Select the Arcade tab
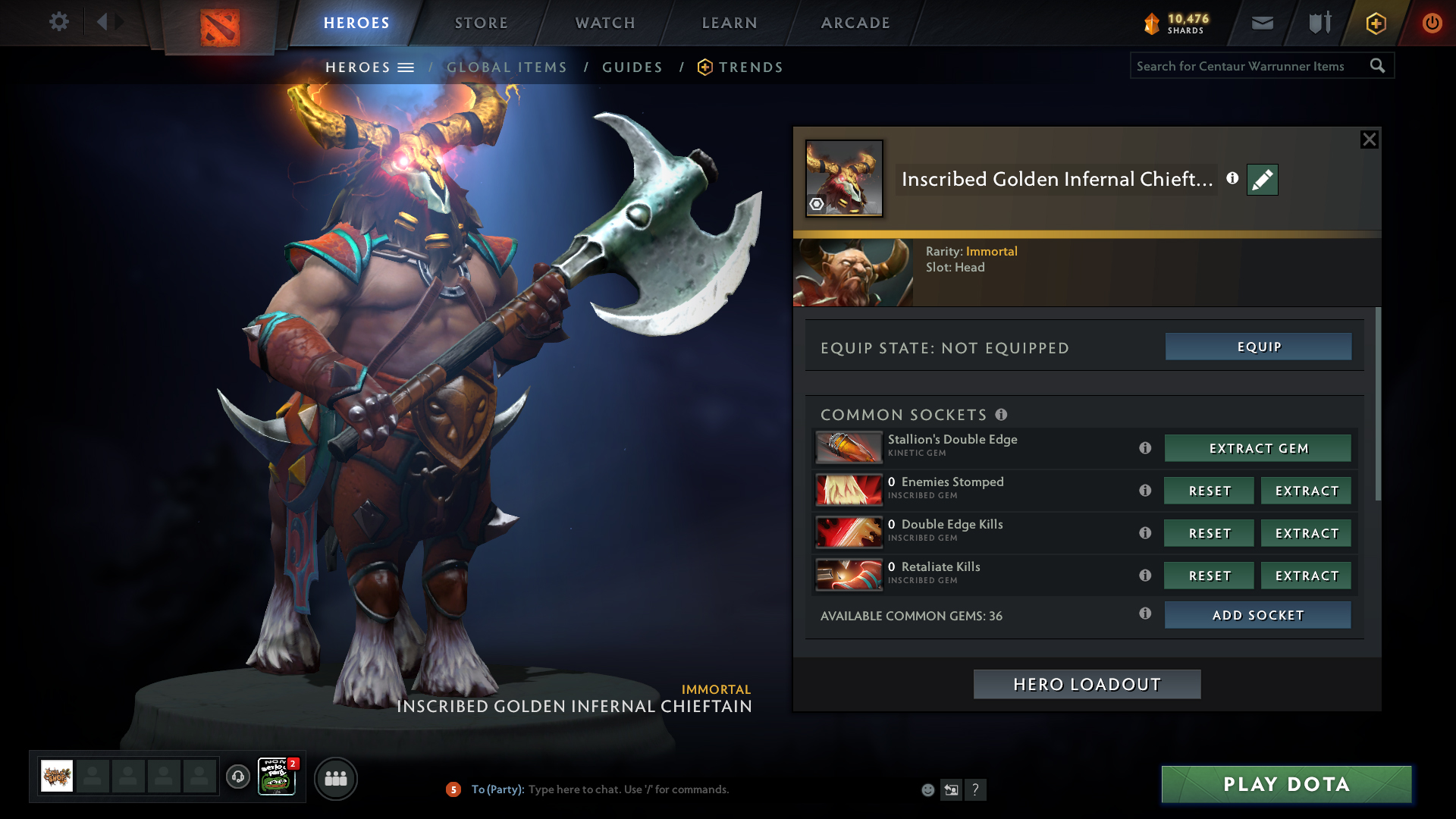 click(855, 23)
